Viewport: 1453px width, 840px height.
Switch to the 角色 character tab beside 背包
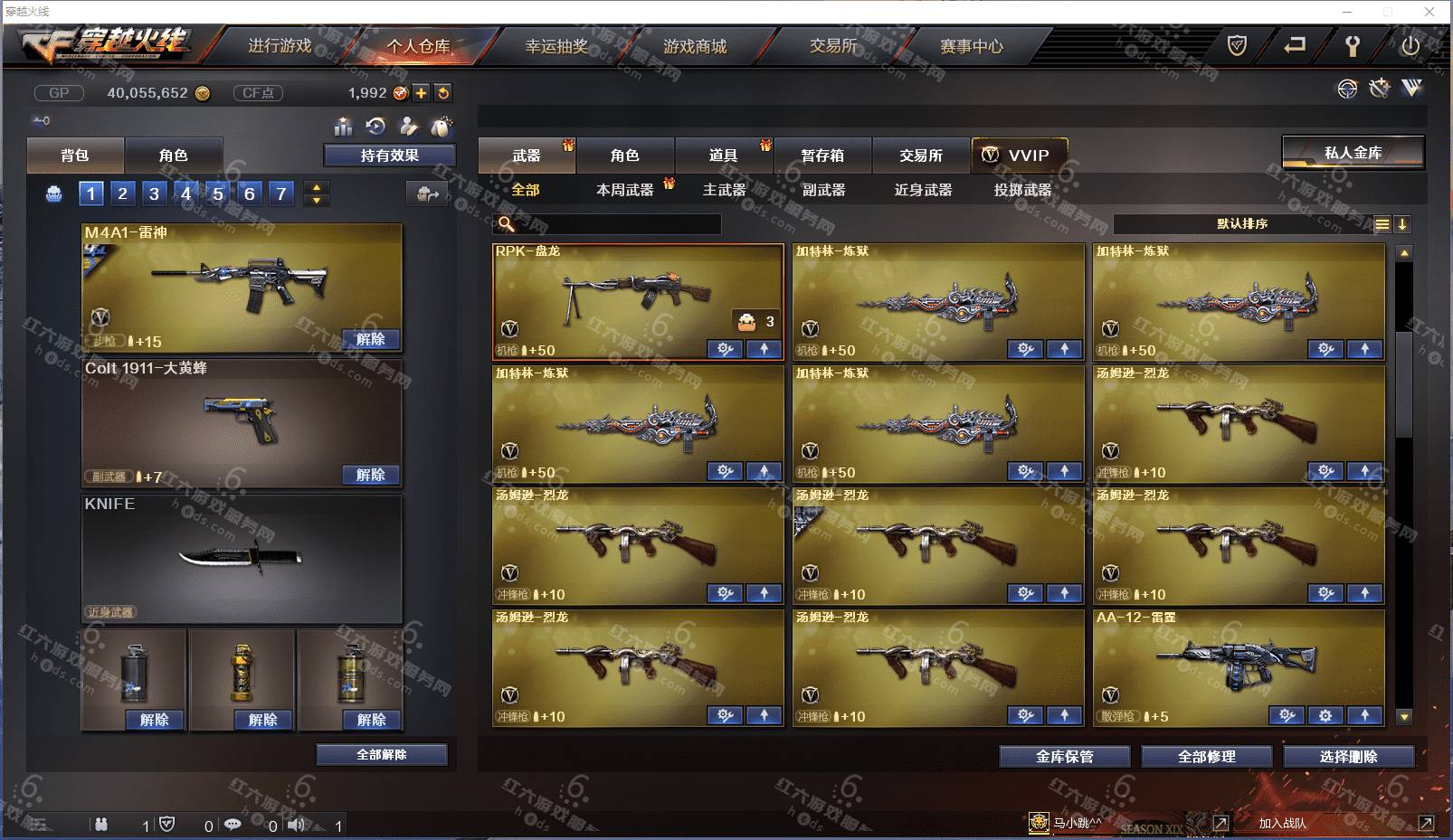click(173, 156)
